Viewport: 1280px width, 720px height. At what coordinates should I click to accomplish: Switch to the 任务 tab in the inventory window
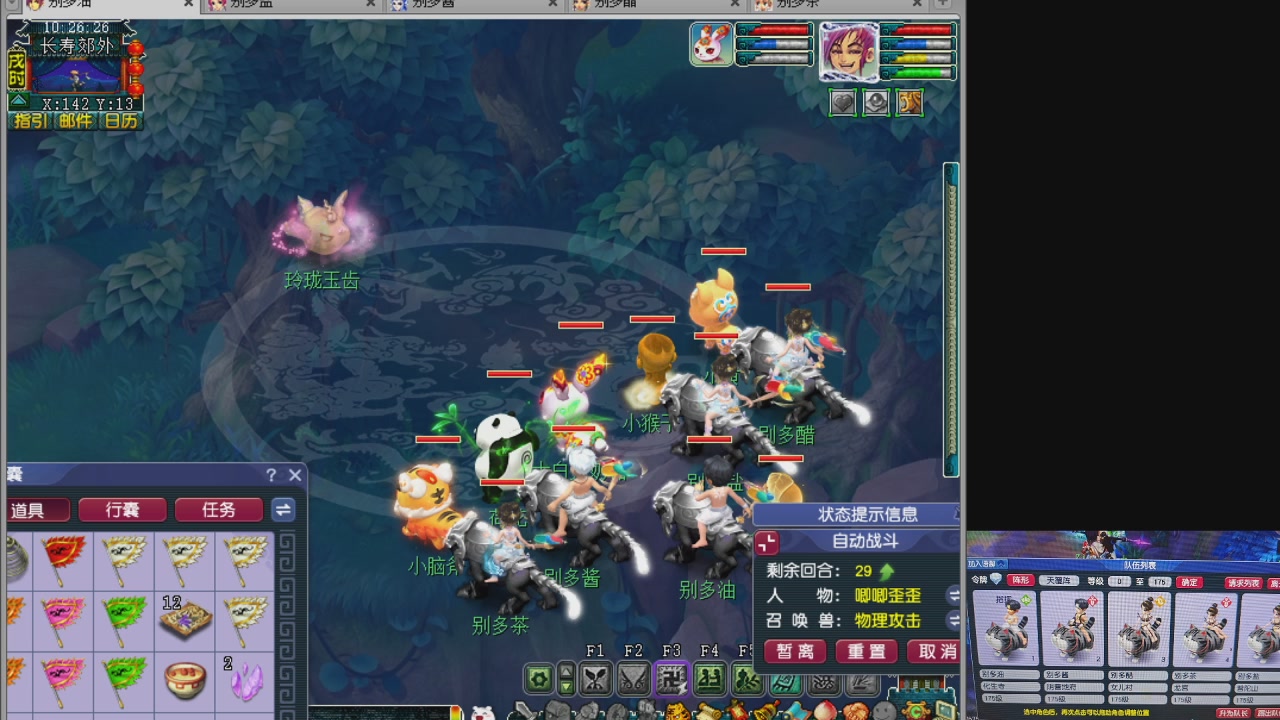tap(218, 510)
